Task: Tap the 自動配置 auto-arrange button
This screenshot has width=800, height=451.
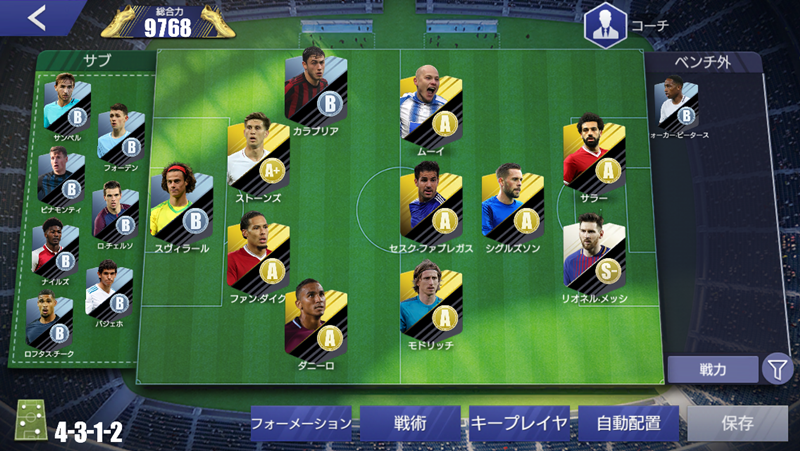Action: click(x=628, y=423)
